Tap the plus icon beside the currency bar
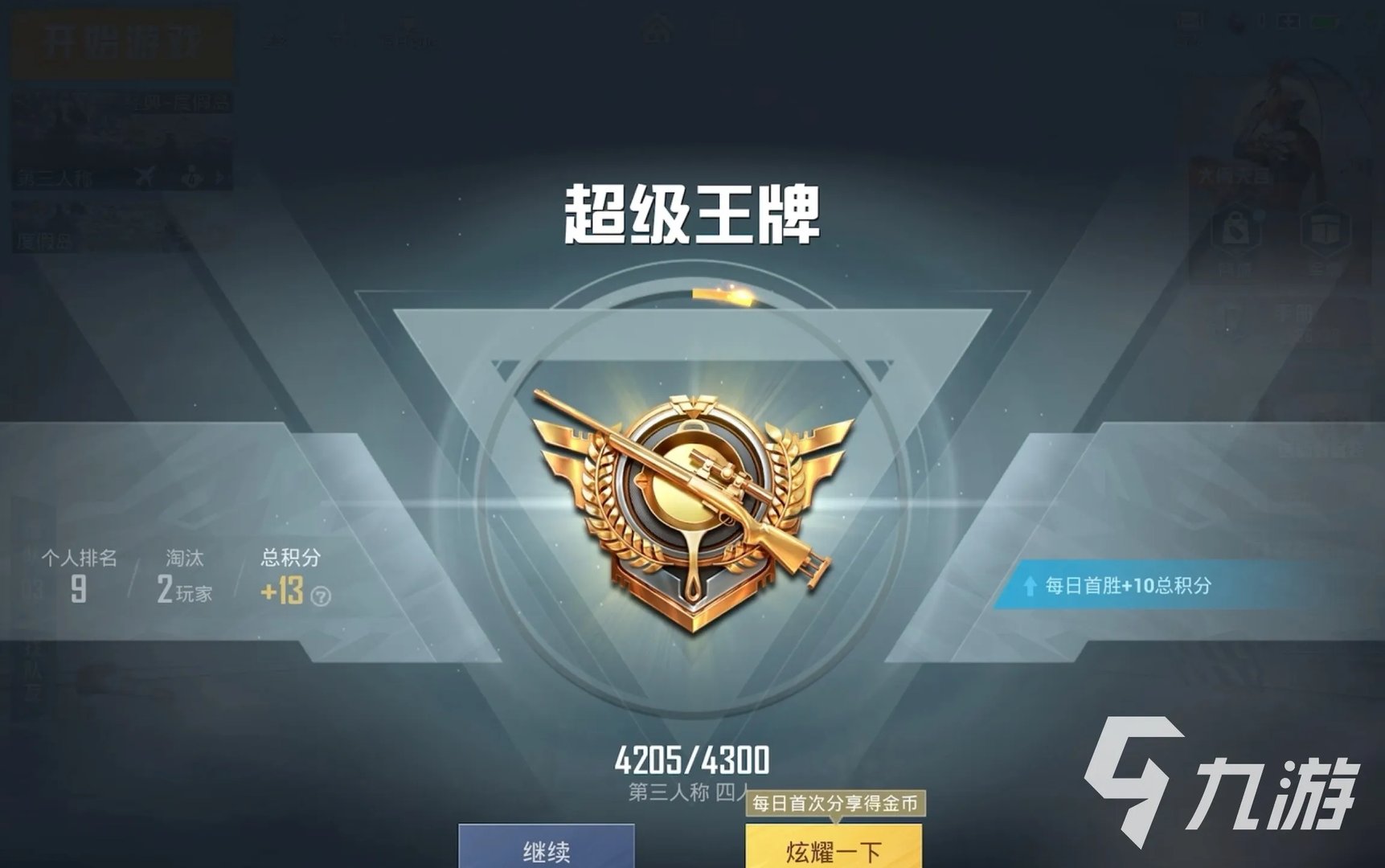 click(x=1288, y=20)
